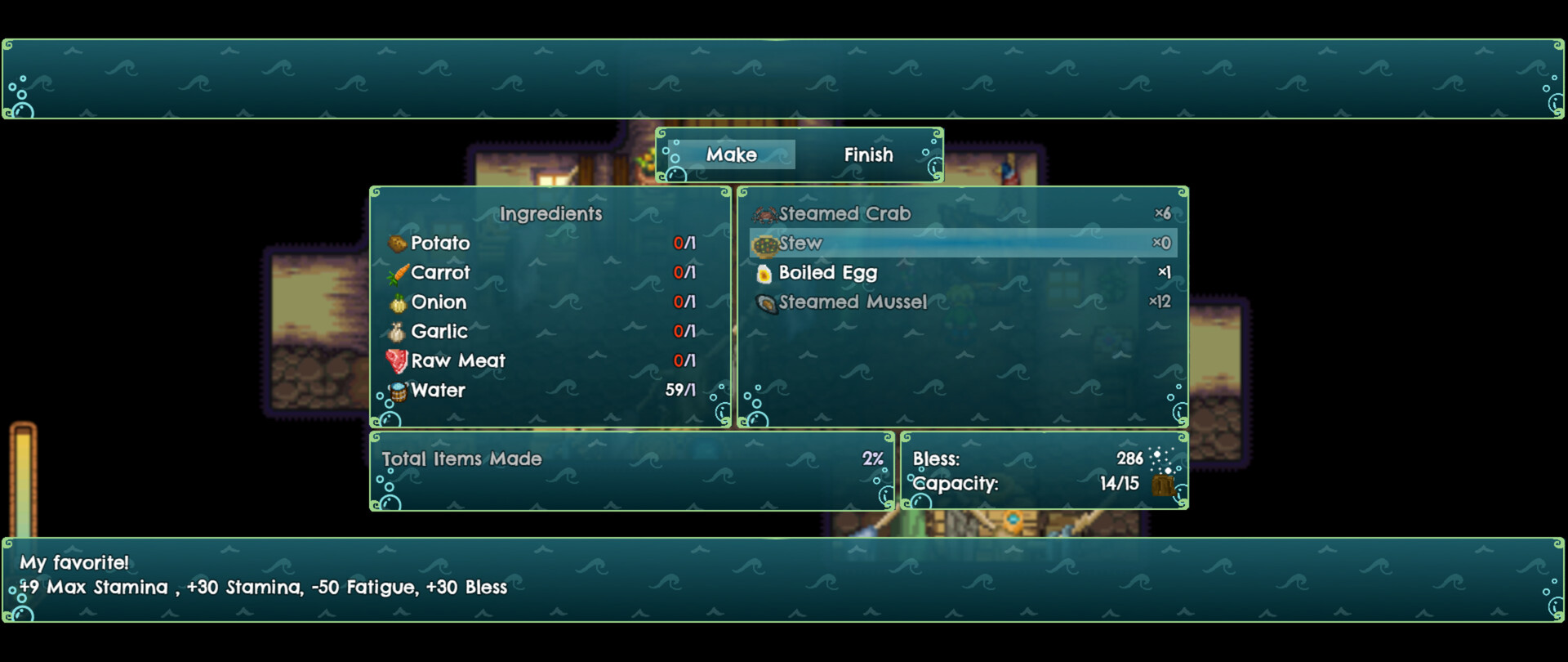Click the Stew bowl icon

(x=764, y=243)
